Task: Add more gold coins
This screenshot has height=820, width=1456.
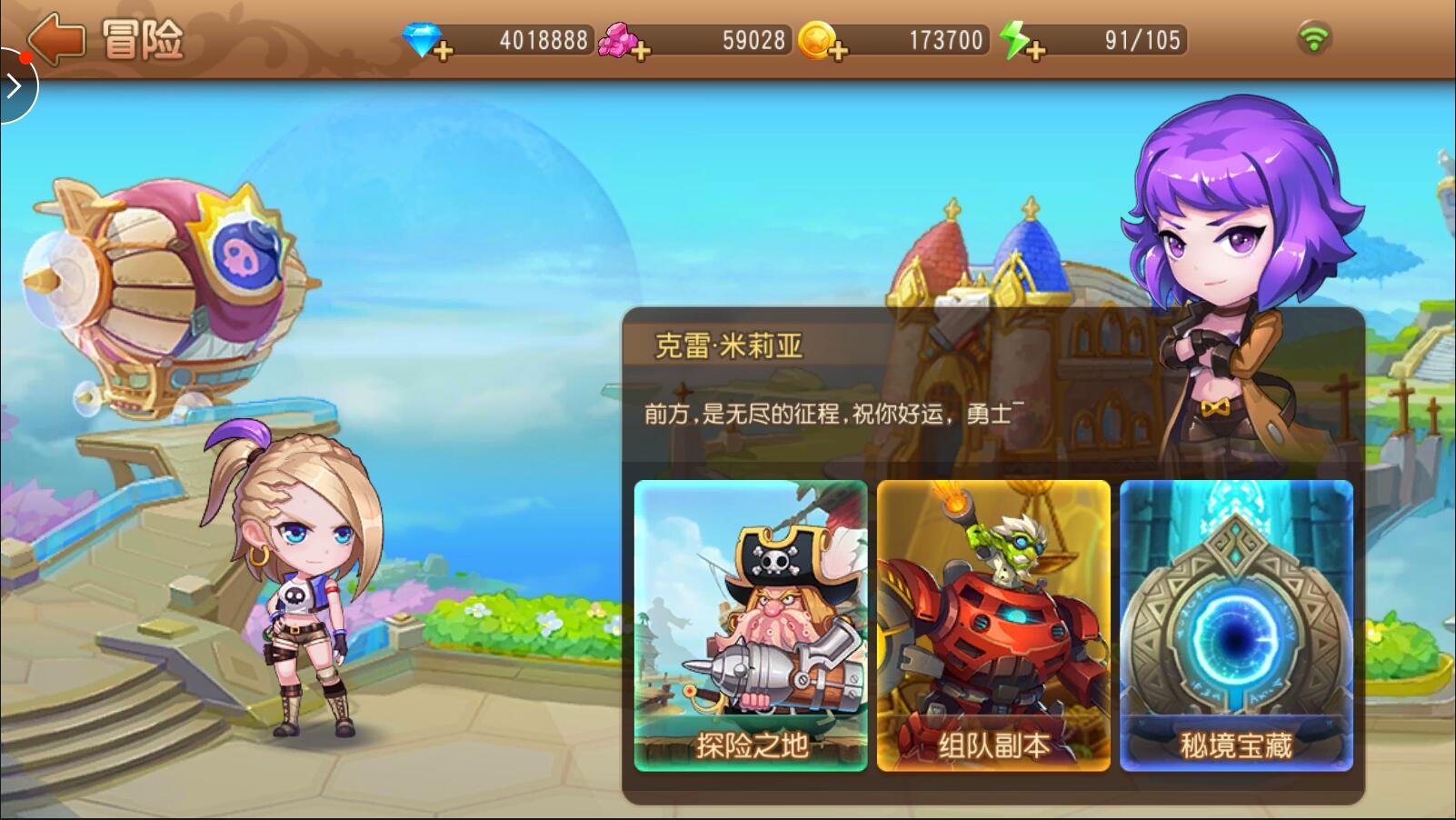Action: tap(837, 51)
